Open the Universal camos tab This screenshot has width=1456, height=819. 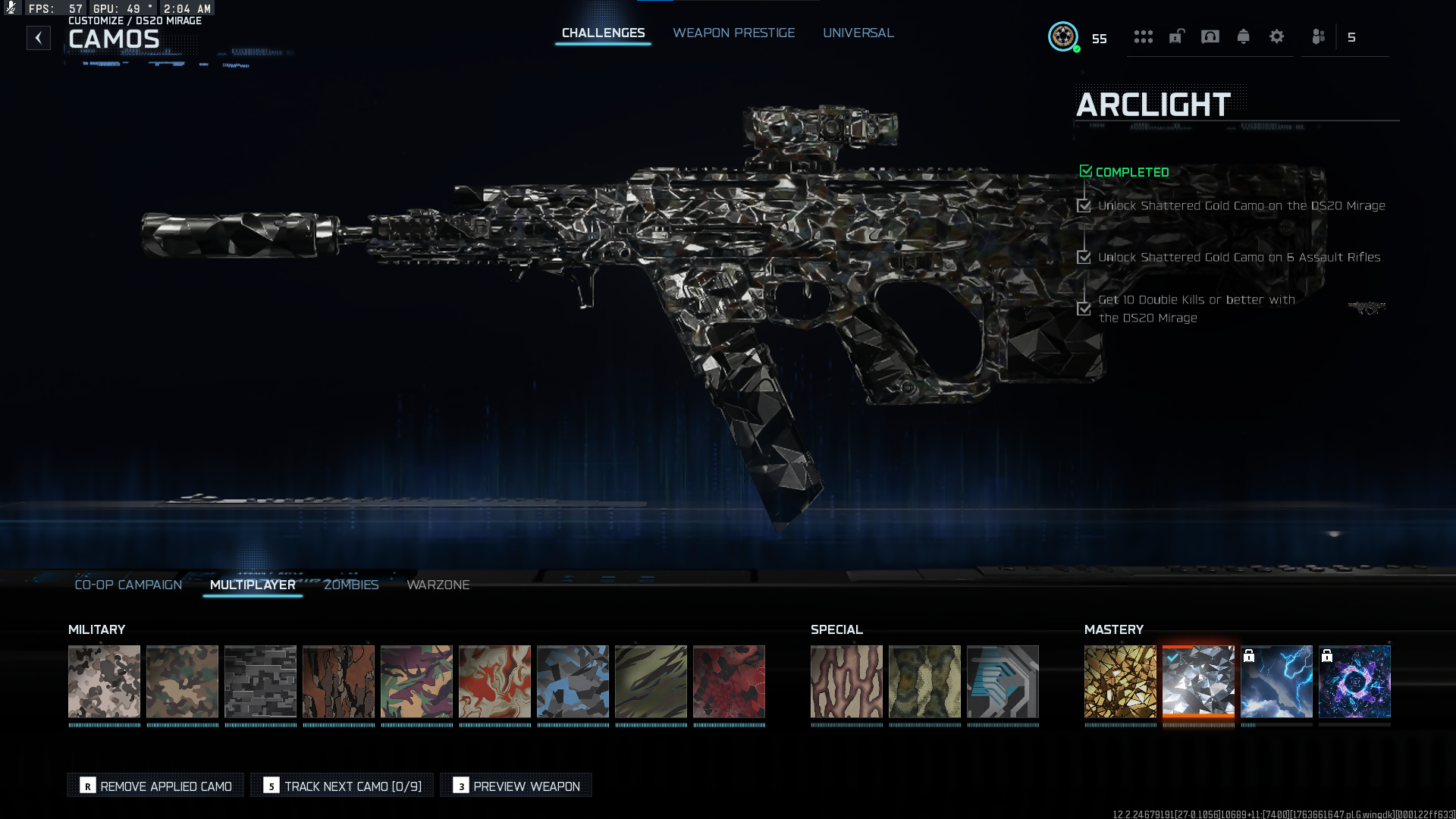click(x=858, y=33)
